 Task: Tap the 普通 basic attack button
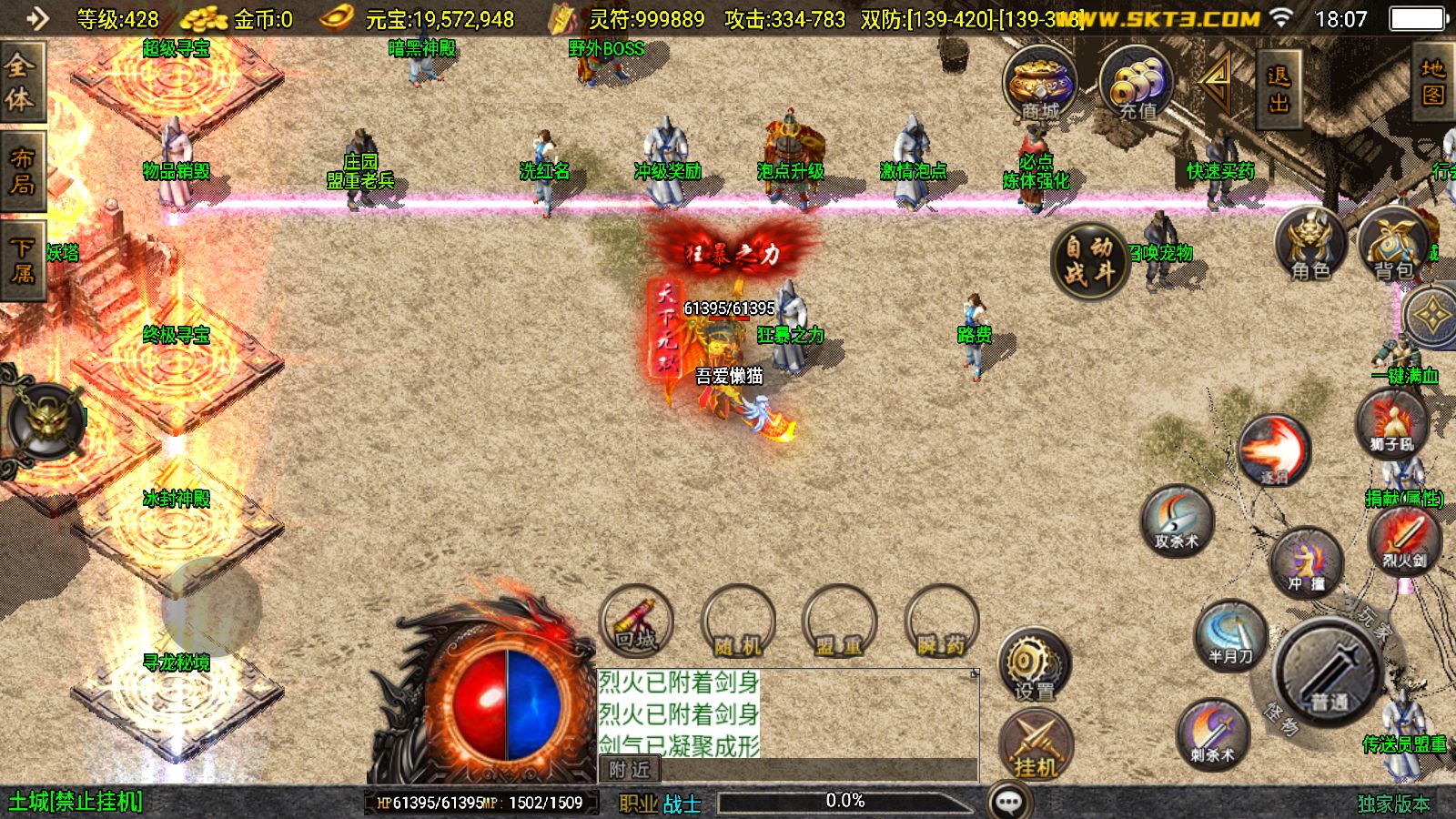click(1329, 673)
